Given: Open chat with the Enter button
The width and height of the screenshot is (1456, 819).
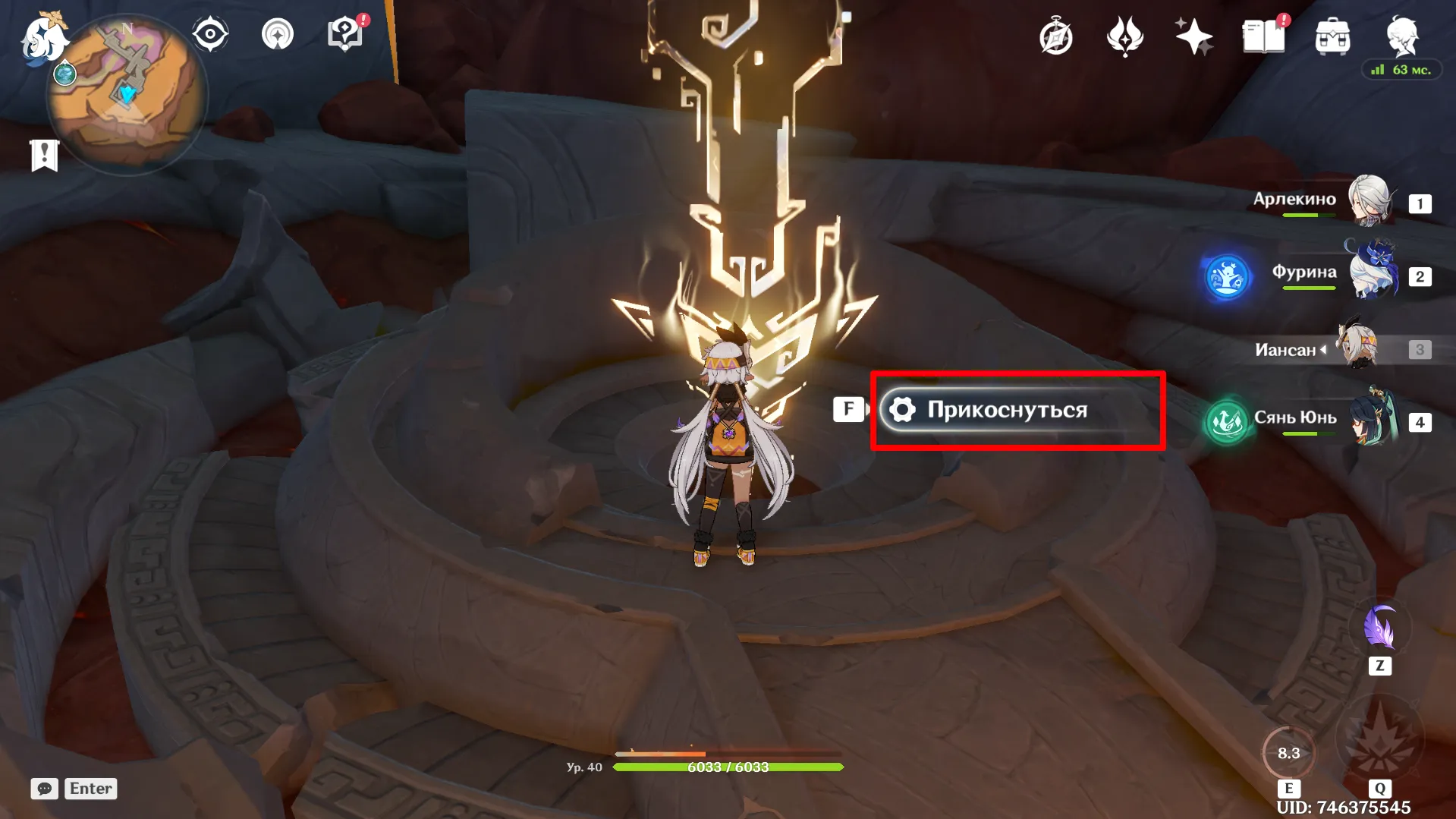Looking at the screenshot, I should pos(90,789).
